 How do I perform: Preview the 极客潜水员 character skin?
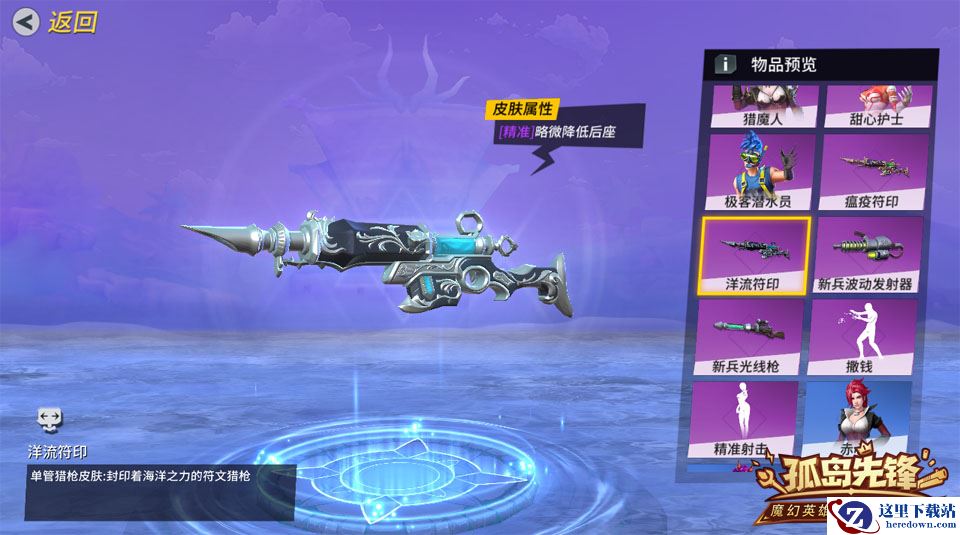coord(759,171)
